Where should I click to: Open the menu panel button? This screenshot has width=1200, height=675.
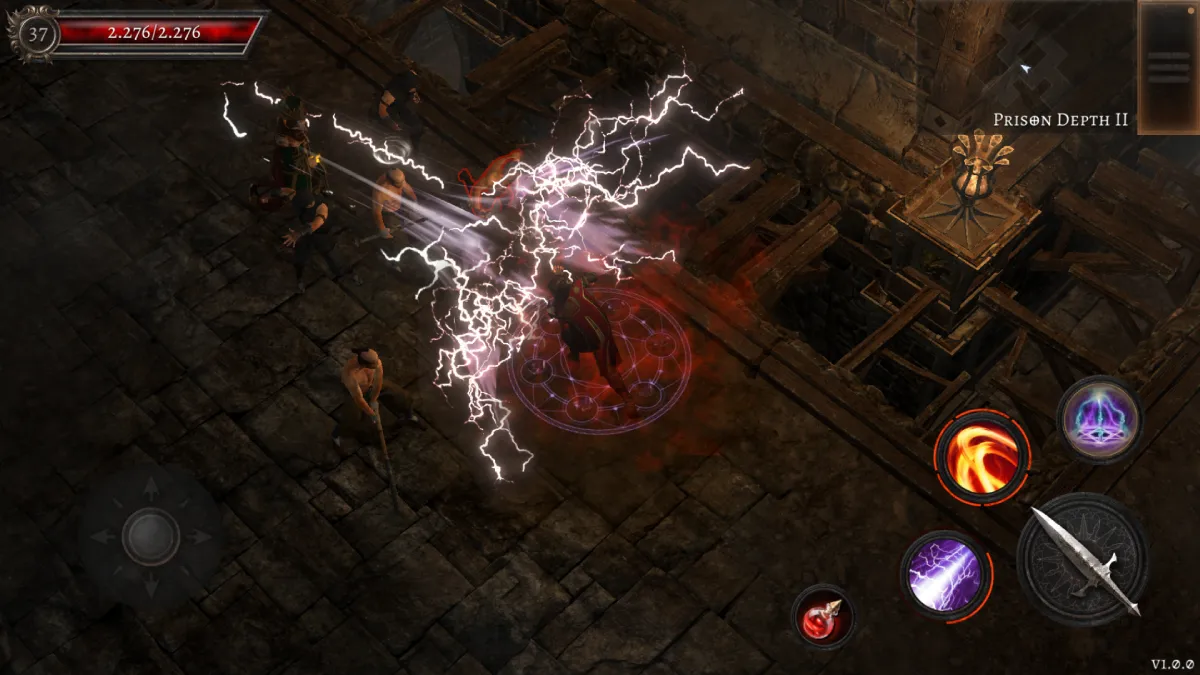click(1168, 67)
